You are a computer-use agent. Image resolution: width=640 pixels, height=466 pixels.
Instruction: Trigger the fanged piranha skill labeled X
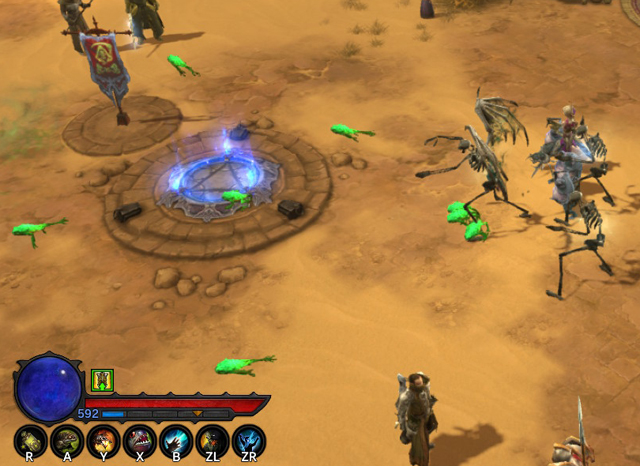pos(140,440)
